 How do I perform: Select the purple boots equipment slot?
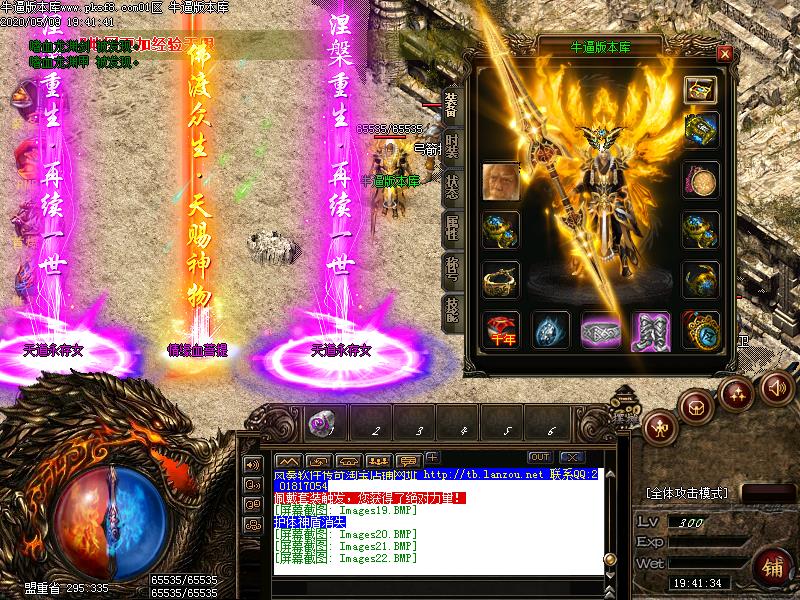click(650, 328)
